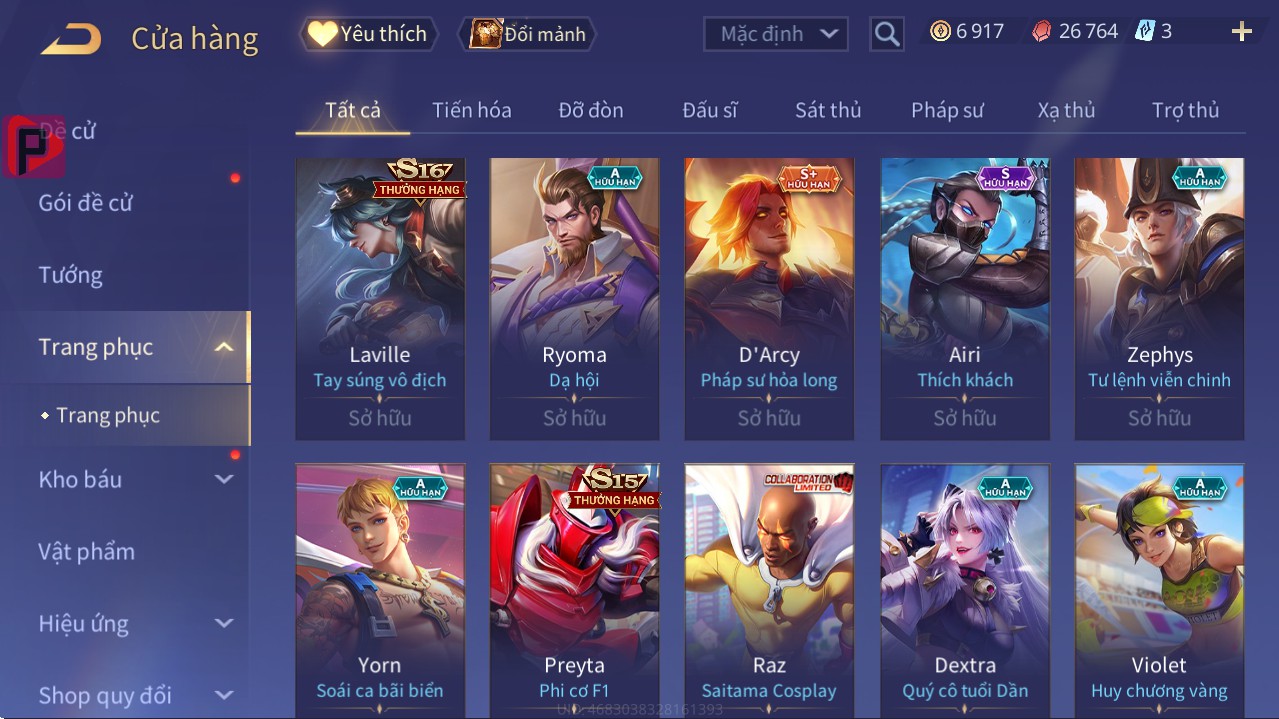Open the Gói đề cử menu
This screenshot has width=1279, height=719.
click(x=86, y=203)
